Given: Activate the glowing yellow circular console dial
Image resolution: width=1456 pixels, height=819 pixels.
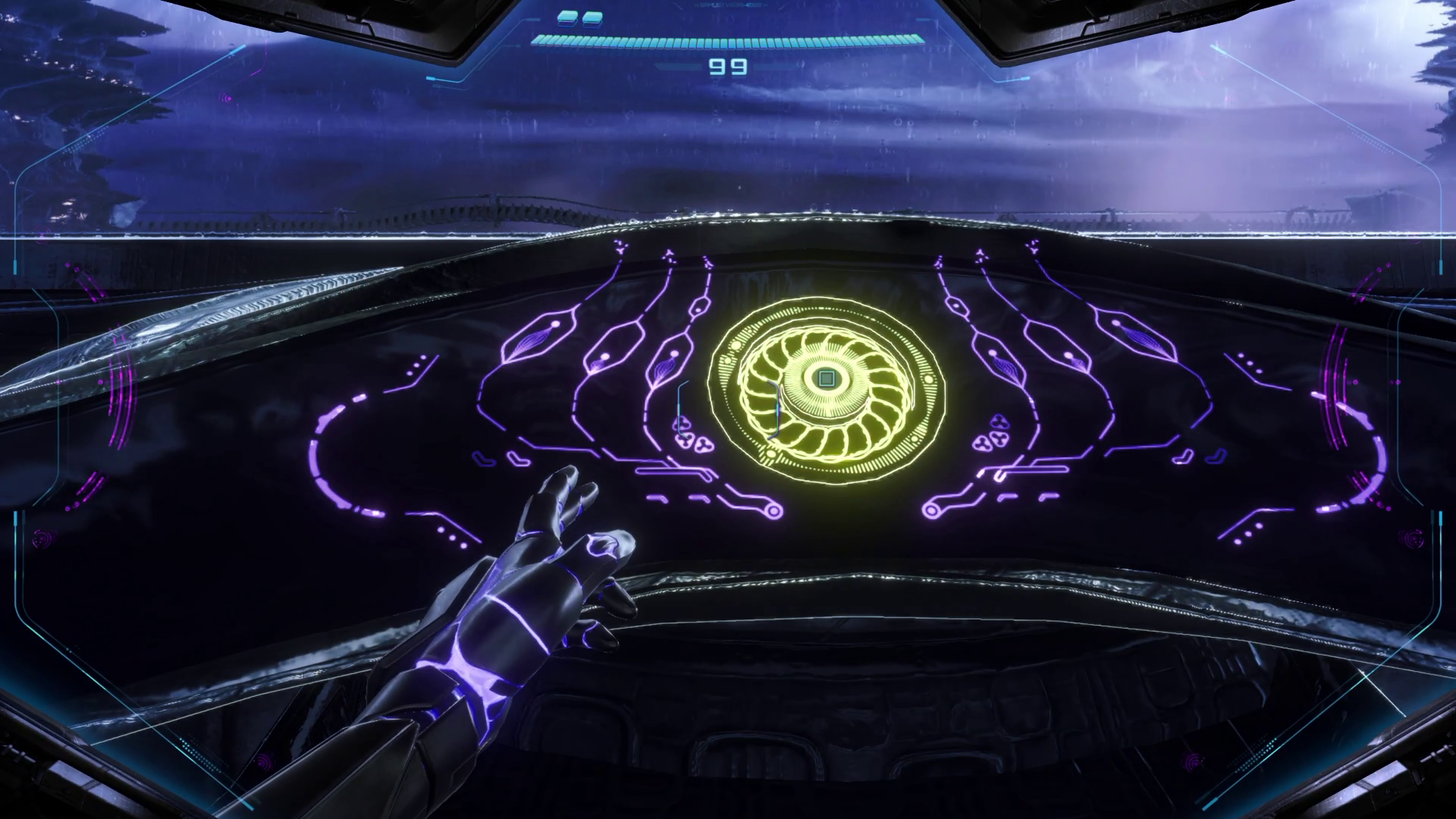Looking at the screenshot, I should [826, 378].
